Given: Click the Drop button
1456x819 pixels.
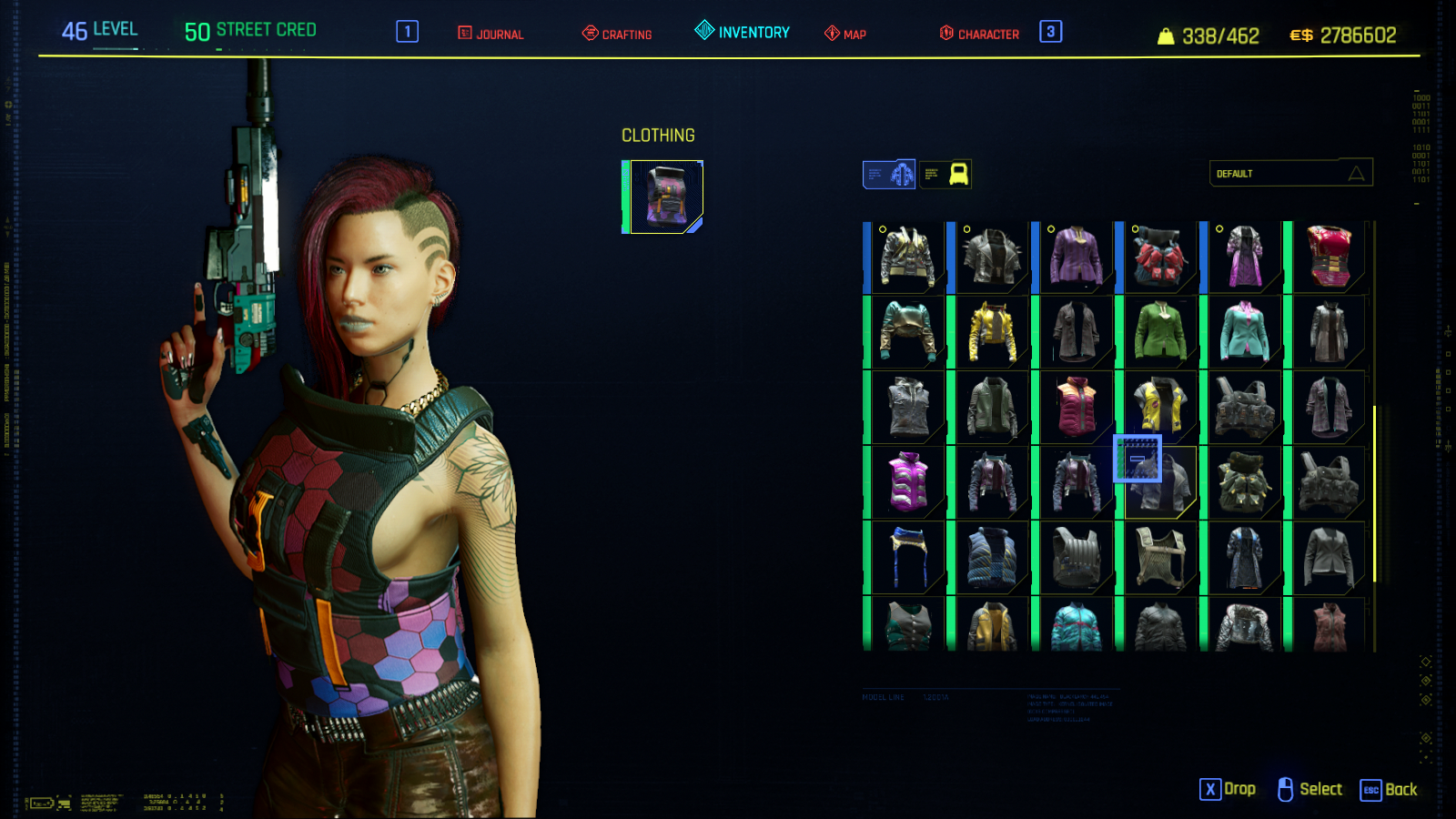Looking at the screenshot, I should click(x=1228, y=789).
